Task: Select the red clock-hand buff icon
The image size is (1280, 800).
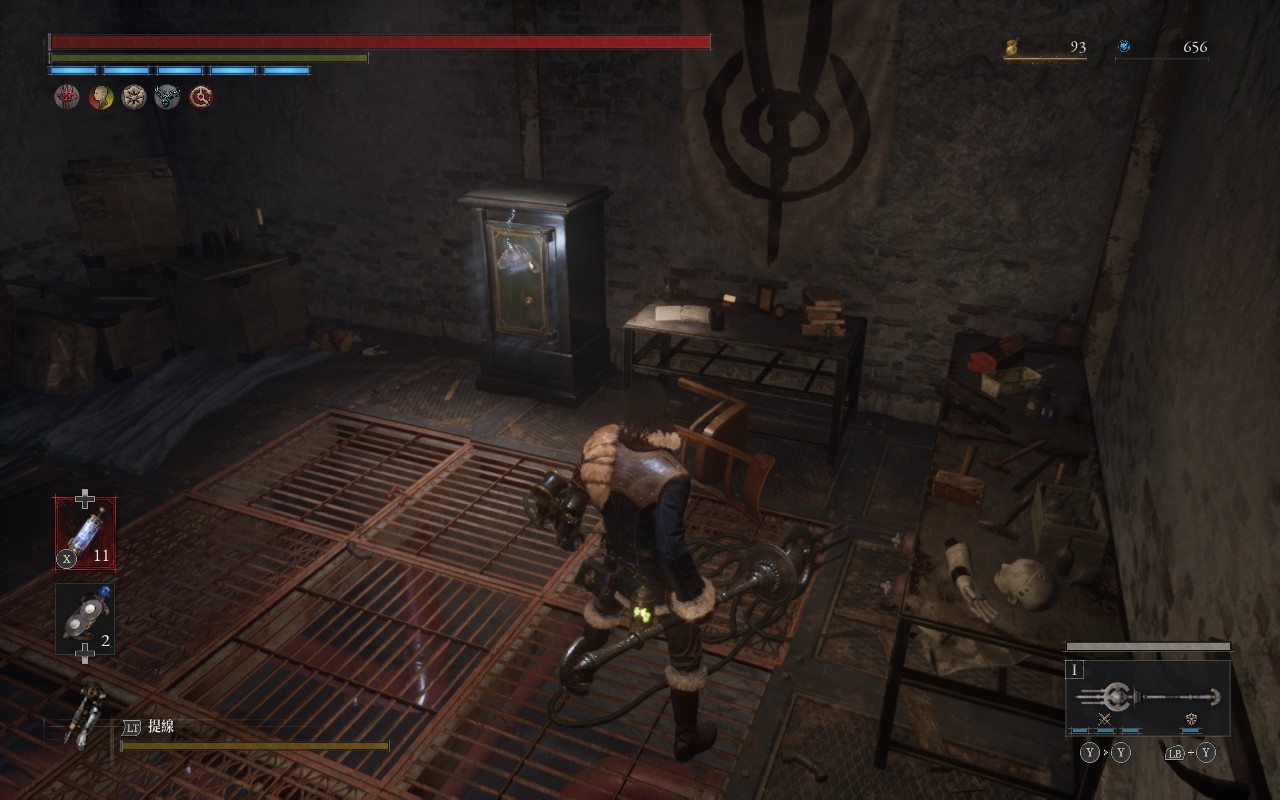Action: click(x=201, y=97)
